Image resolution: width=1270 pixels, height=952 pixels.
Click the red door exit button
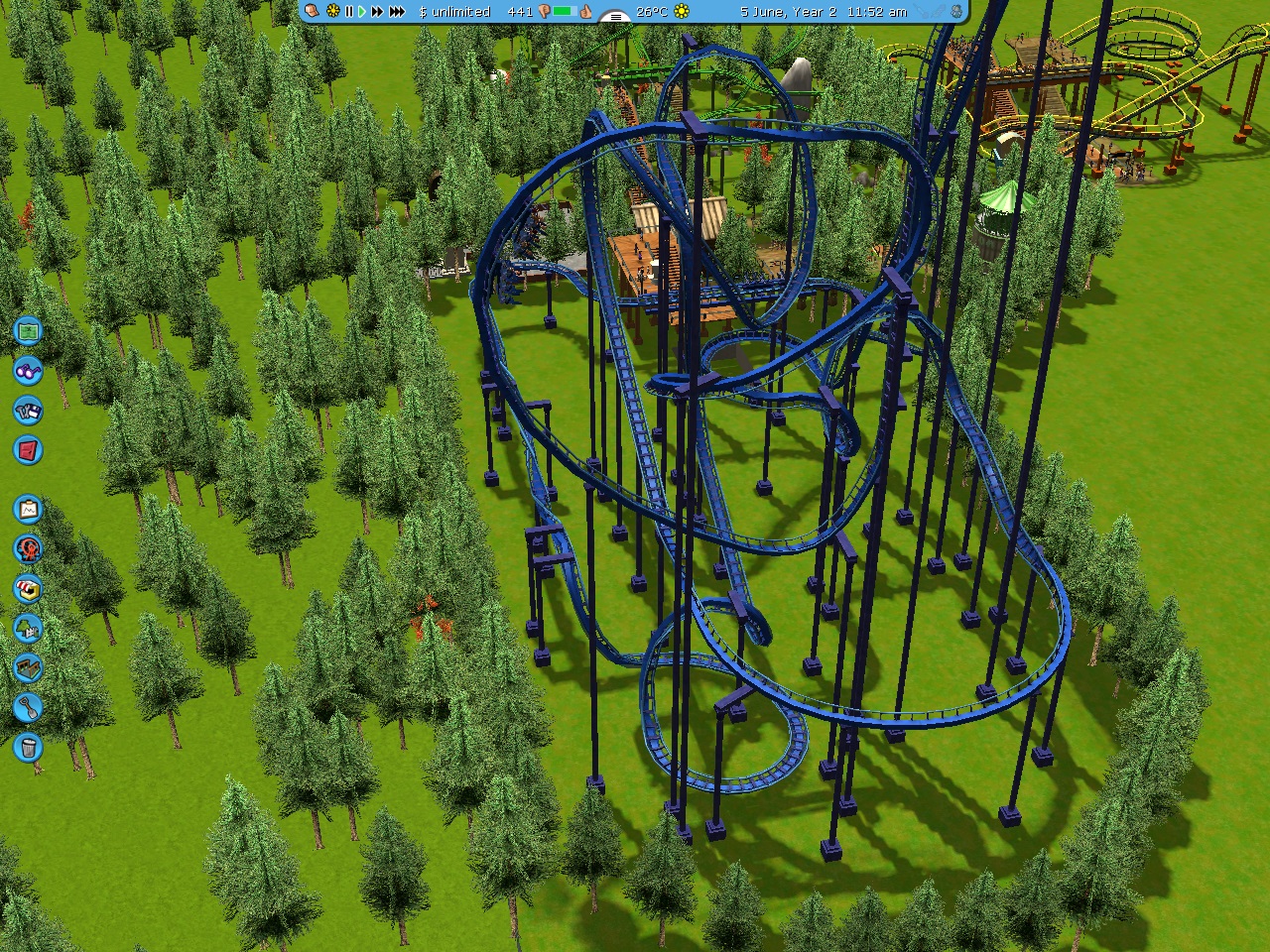pyautogui.click(x=28, y=449)
